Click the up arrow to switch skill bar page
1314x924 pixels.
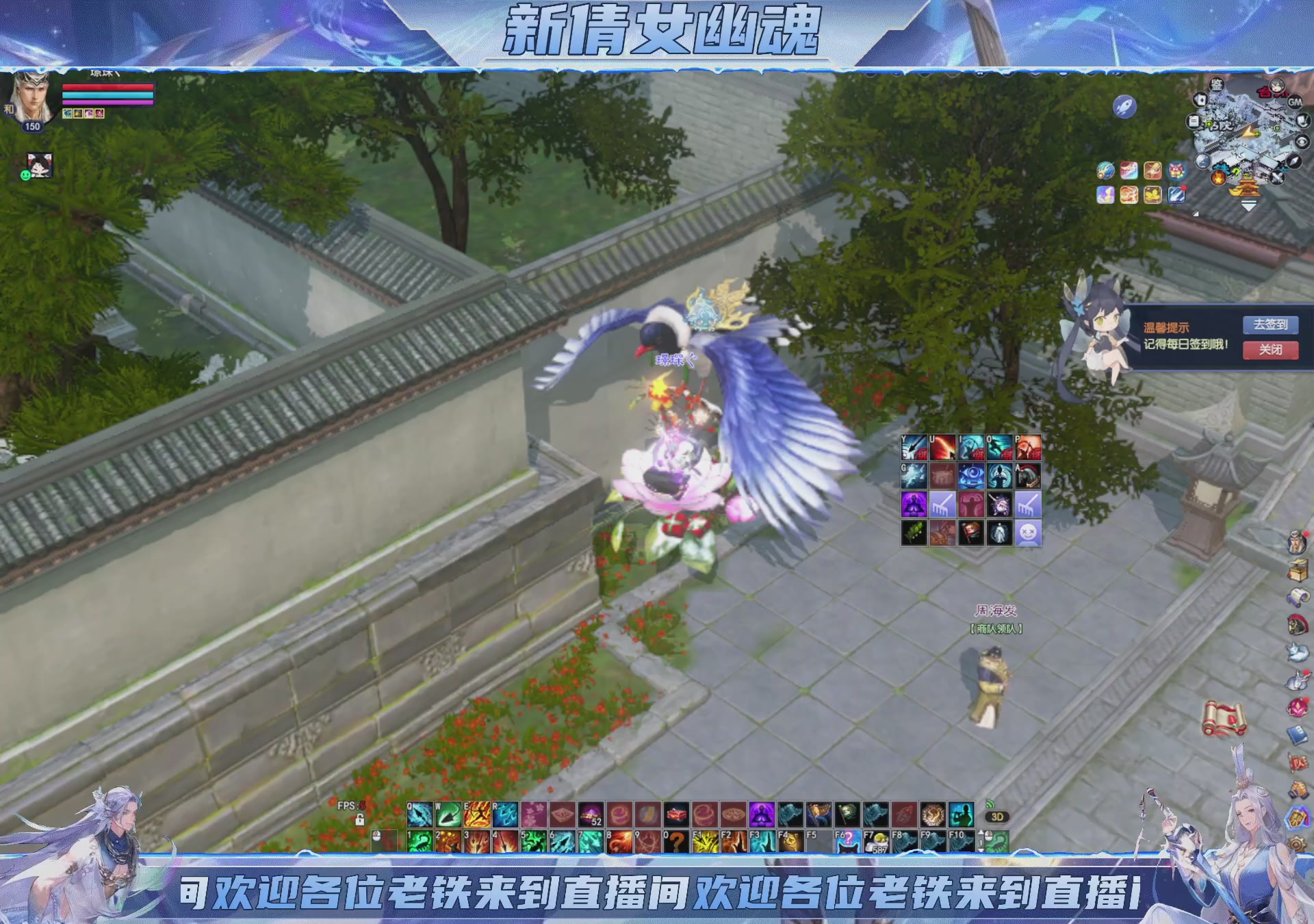tap(980, 832)
